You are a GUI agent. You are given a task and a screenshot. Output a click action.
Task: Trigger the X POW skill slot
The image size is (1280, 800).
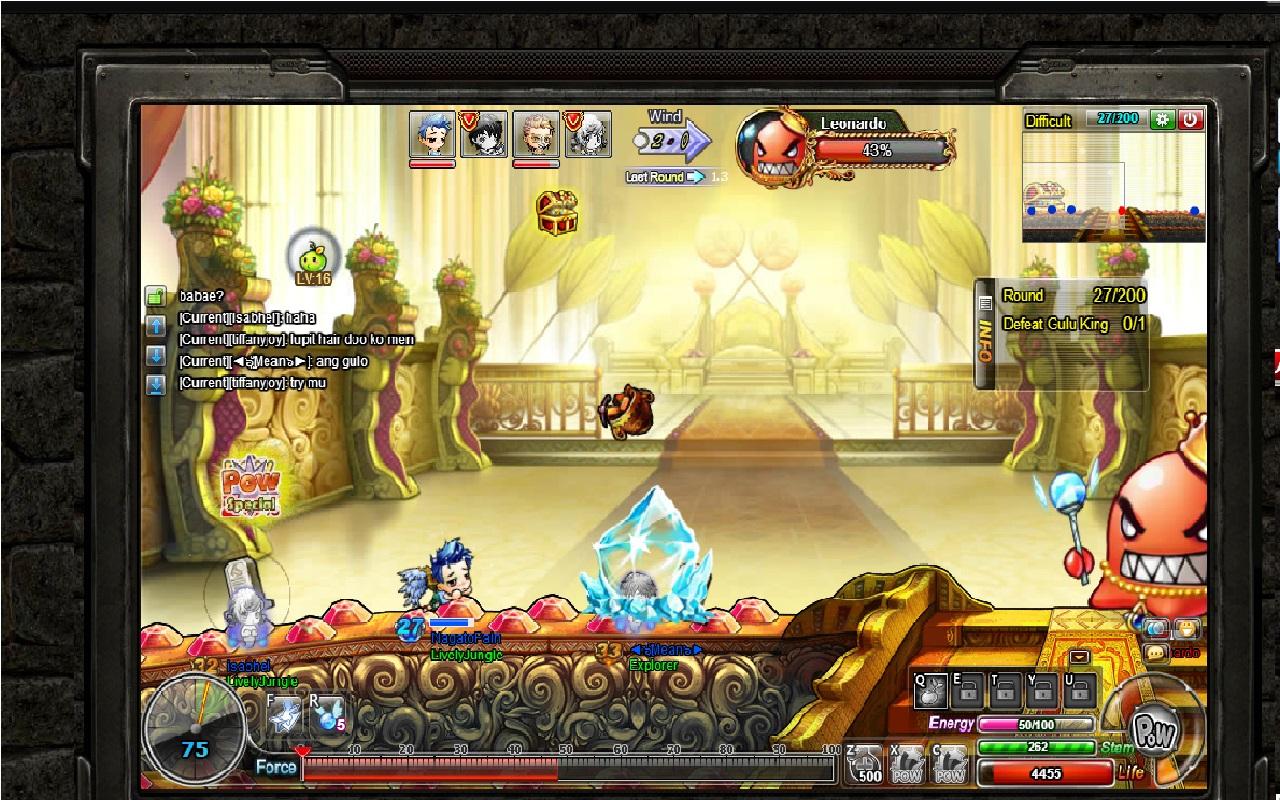point(908,765)
